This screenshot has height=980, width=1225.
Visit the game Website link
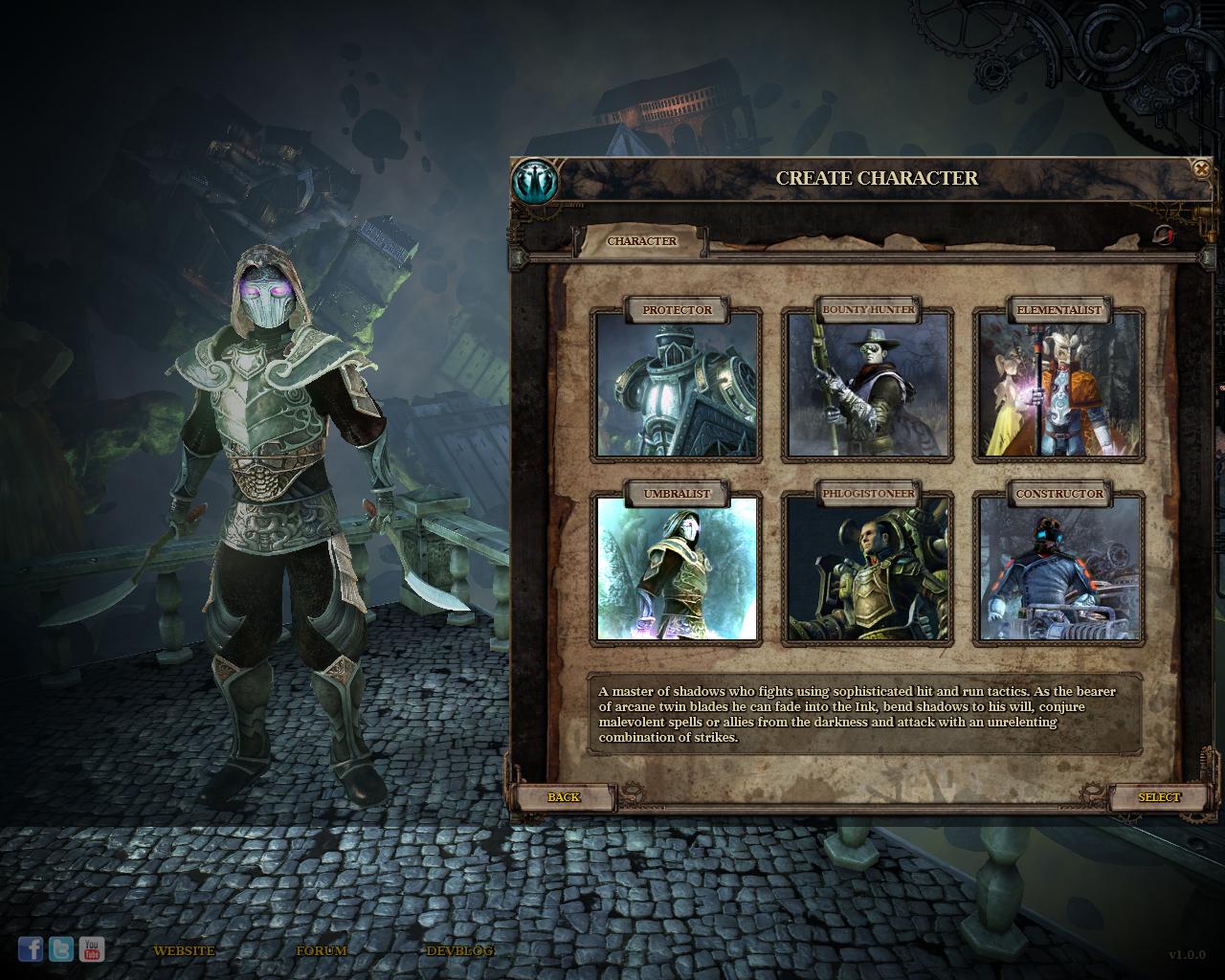pyautogui.click(x=184, y=950)
